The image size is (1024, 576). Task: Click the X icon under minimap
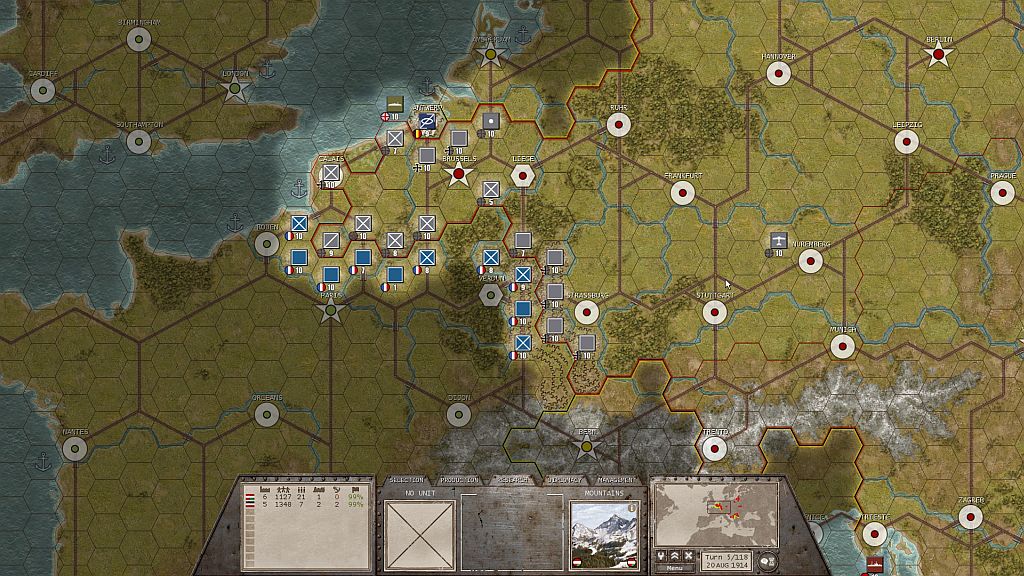[x=689, y=555]
